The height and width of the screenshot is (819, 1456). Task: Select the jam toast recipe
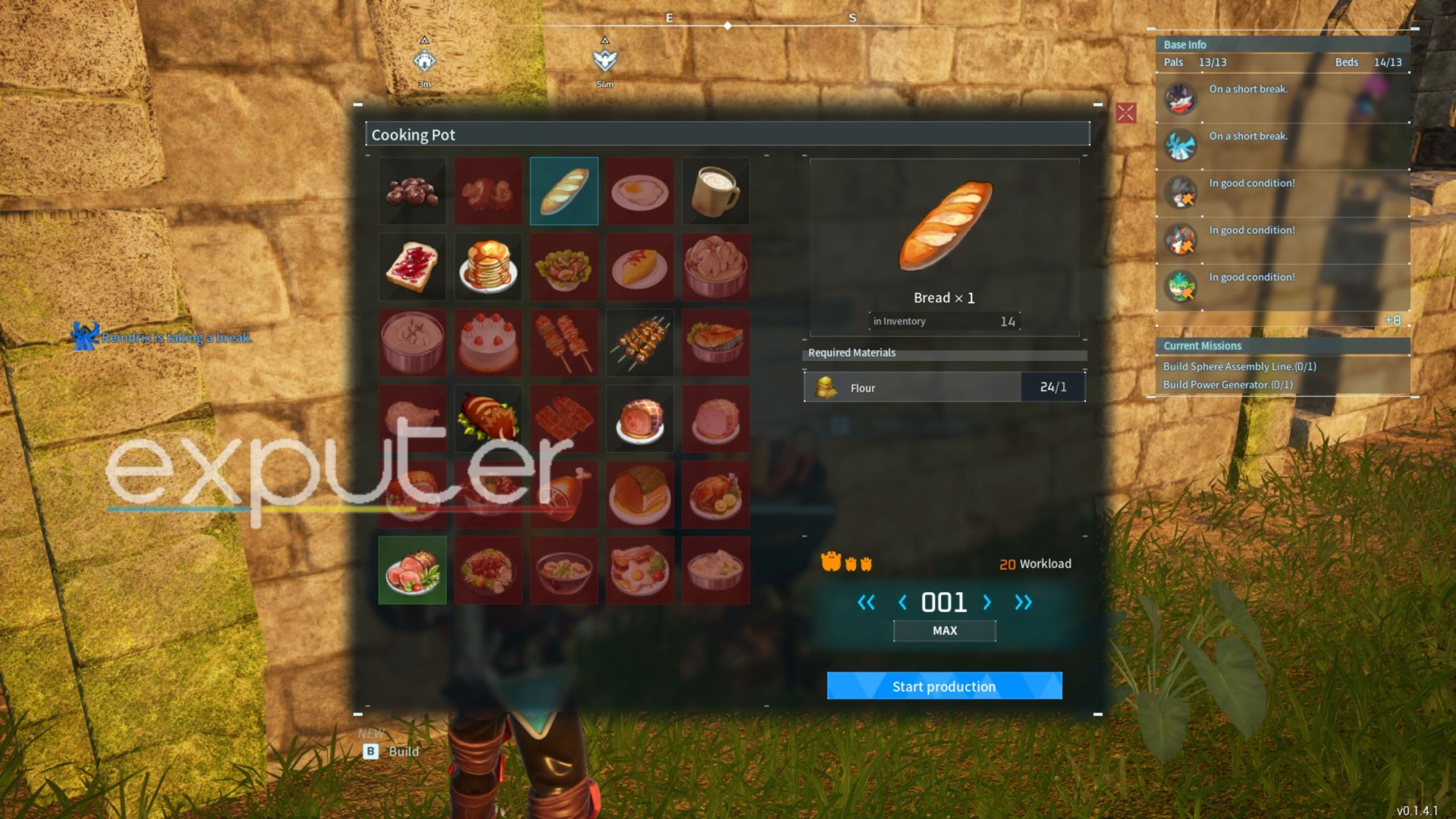412,267
